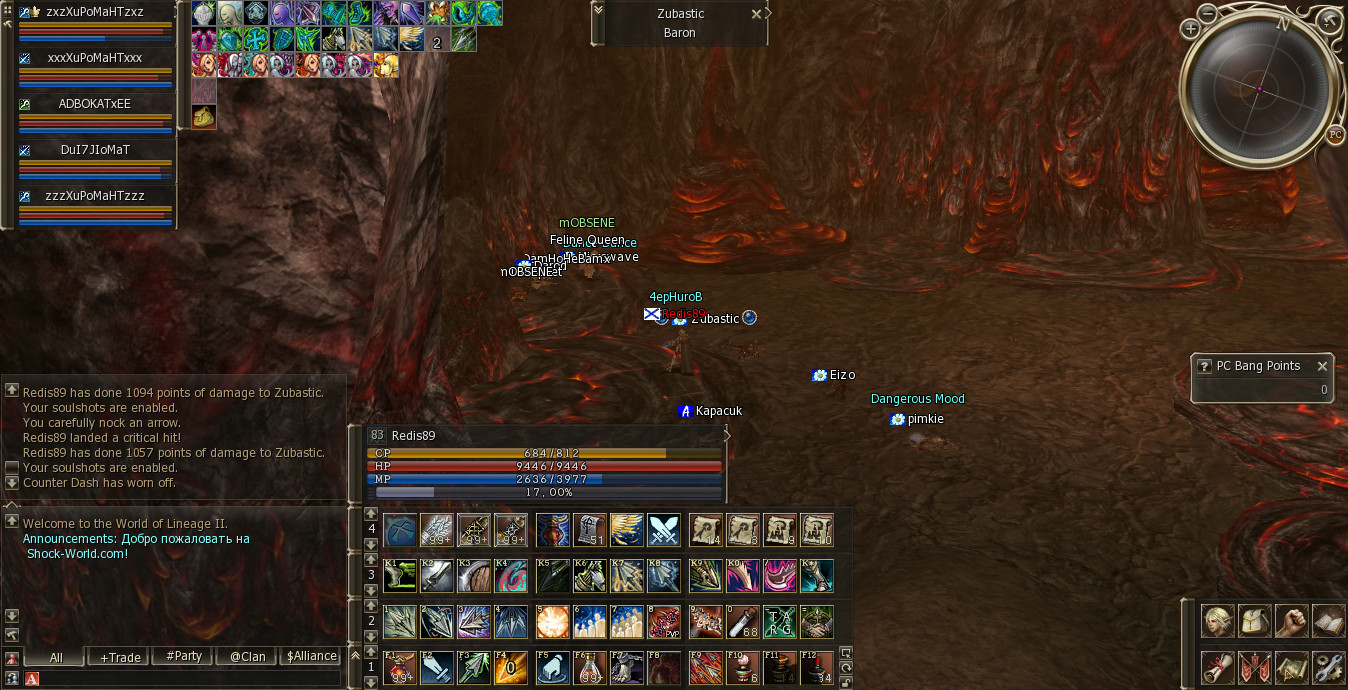1348x690 pixels.
Task: Select party member DuI7JIoMaT
Action: (x=95, y=150)
